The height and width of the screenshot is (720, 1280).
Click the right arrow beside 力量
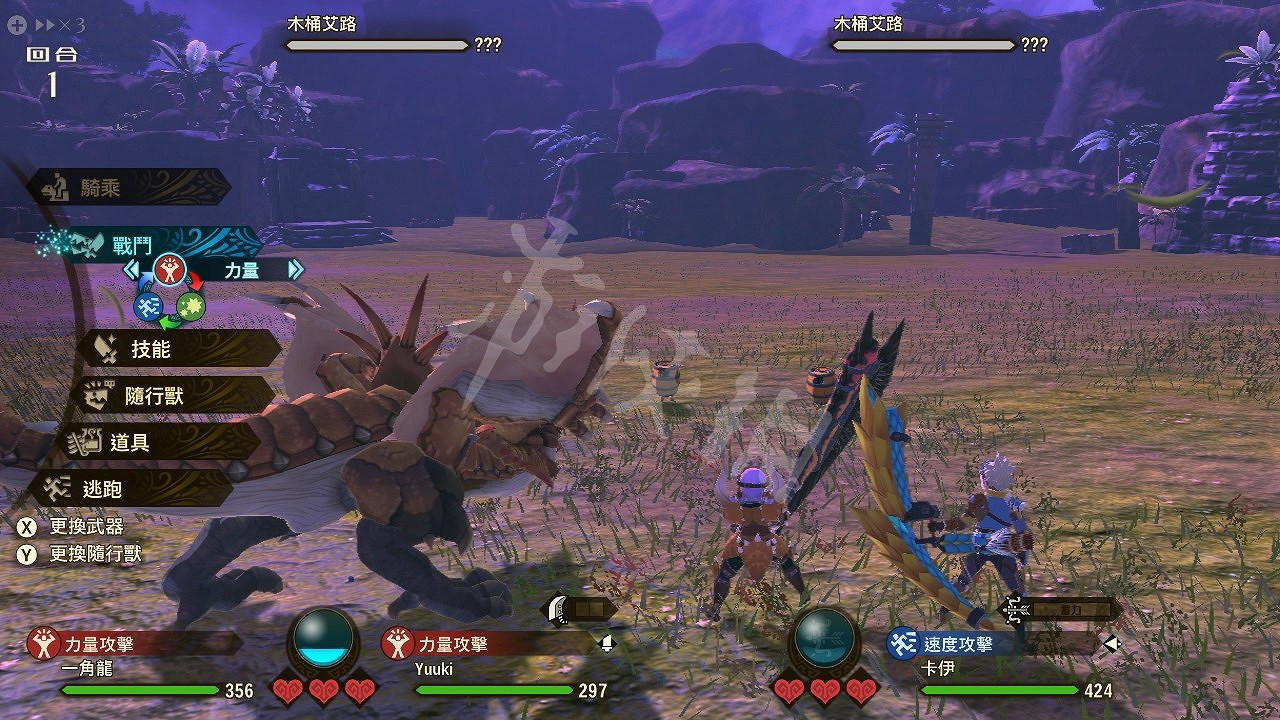tap(294, 268)
